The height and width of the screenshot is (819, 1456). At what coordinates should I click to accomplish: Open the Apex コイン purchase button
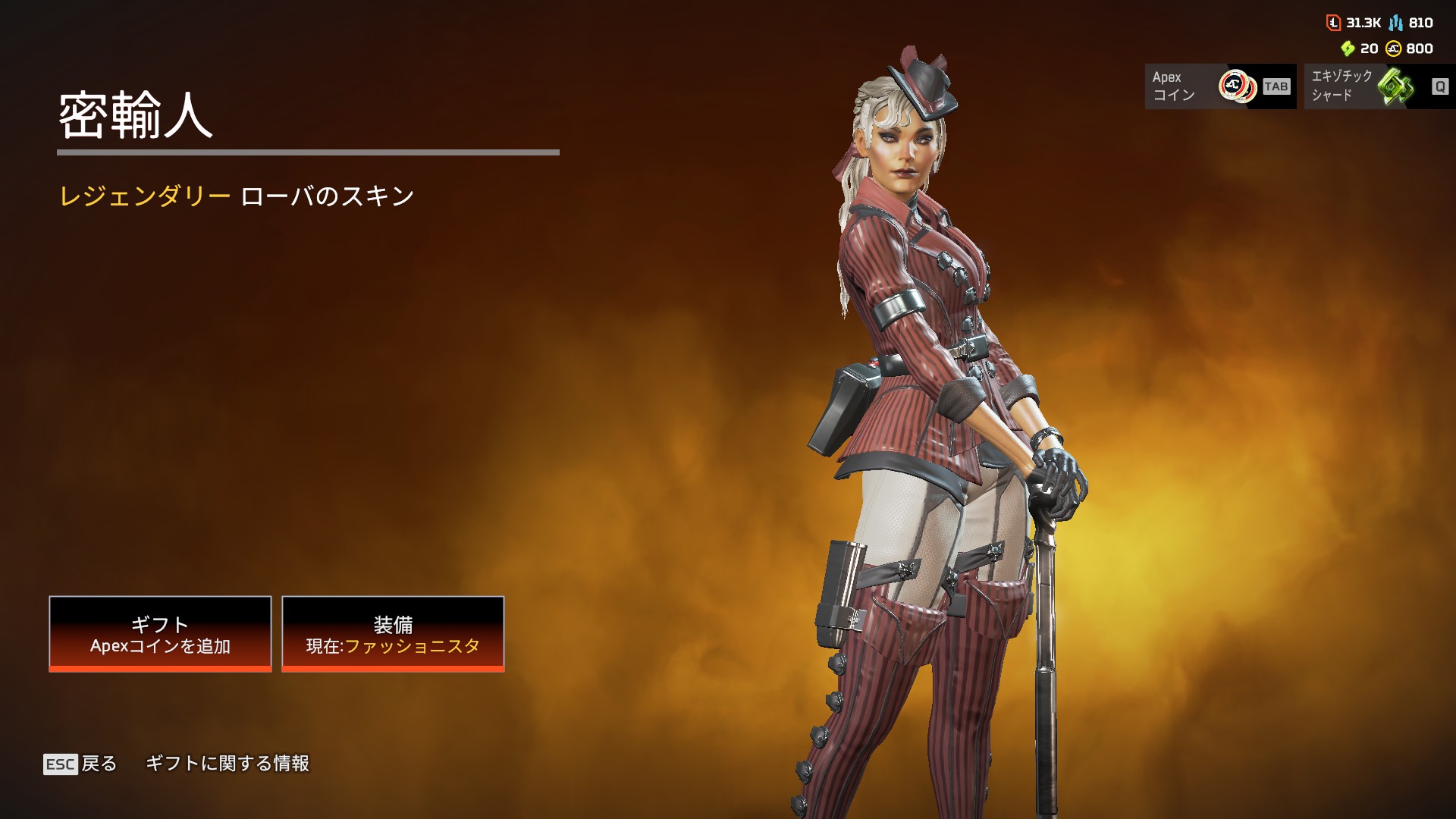pos(1219,86)
